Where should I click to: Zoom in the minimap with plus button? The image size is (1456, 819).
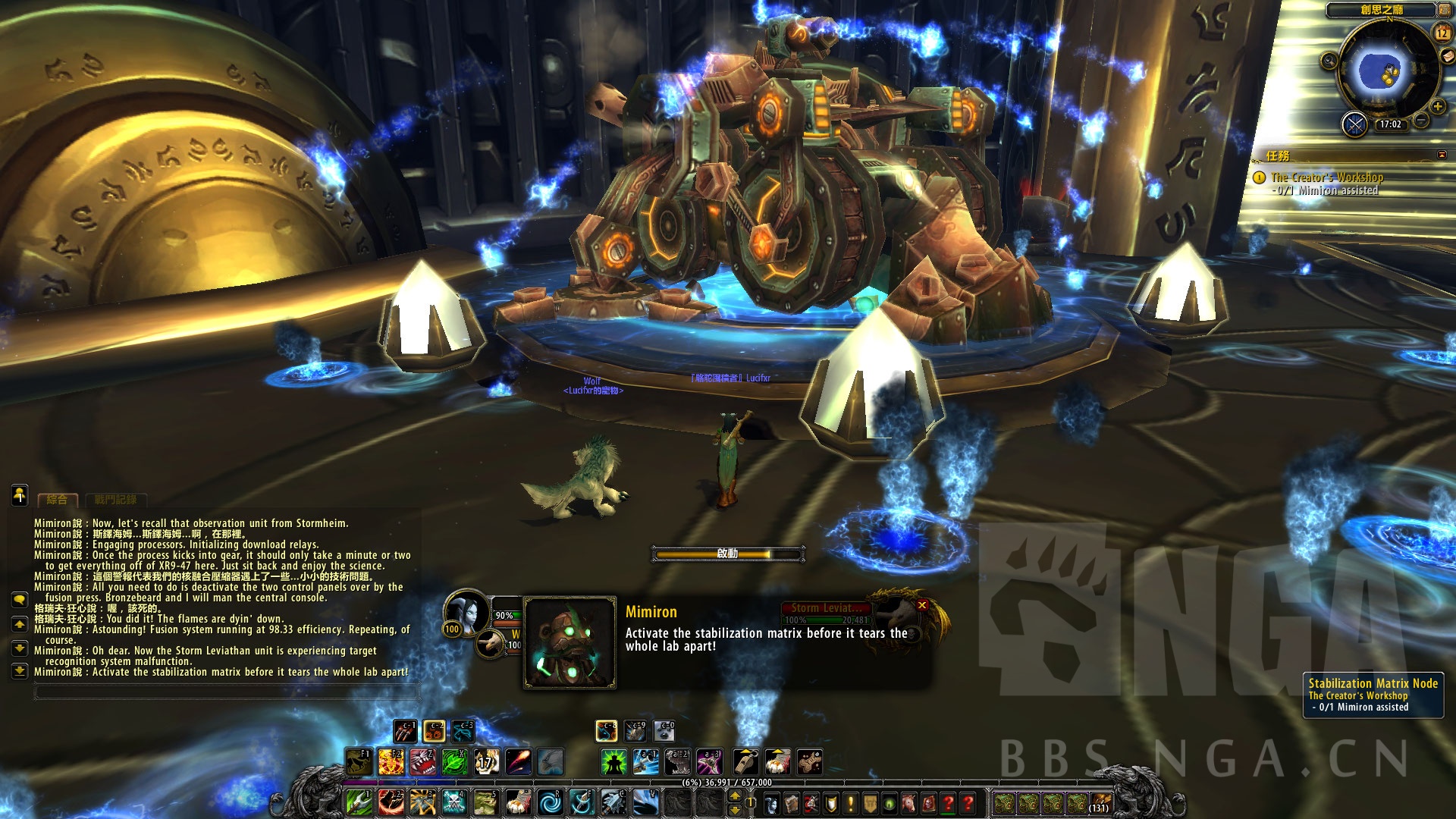(x=1437, y=107)
